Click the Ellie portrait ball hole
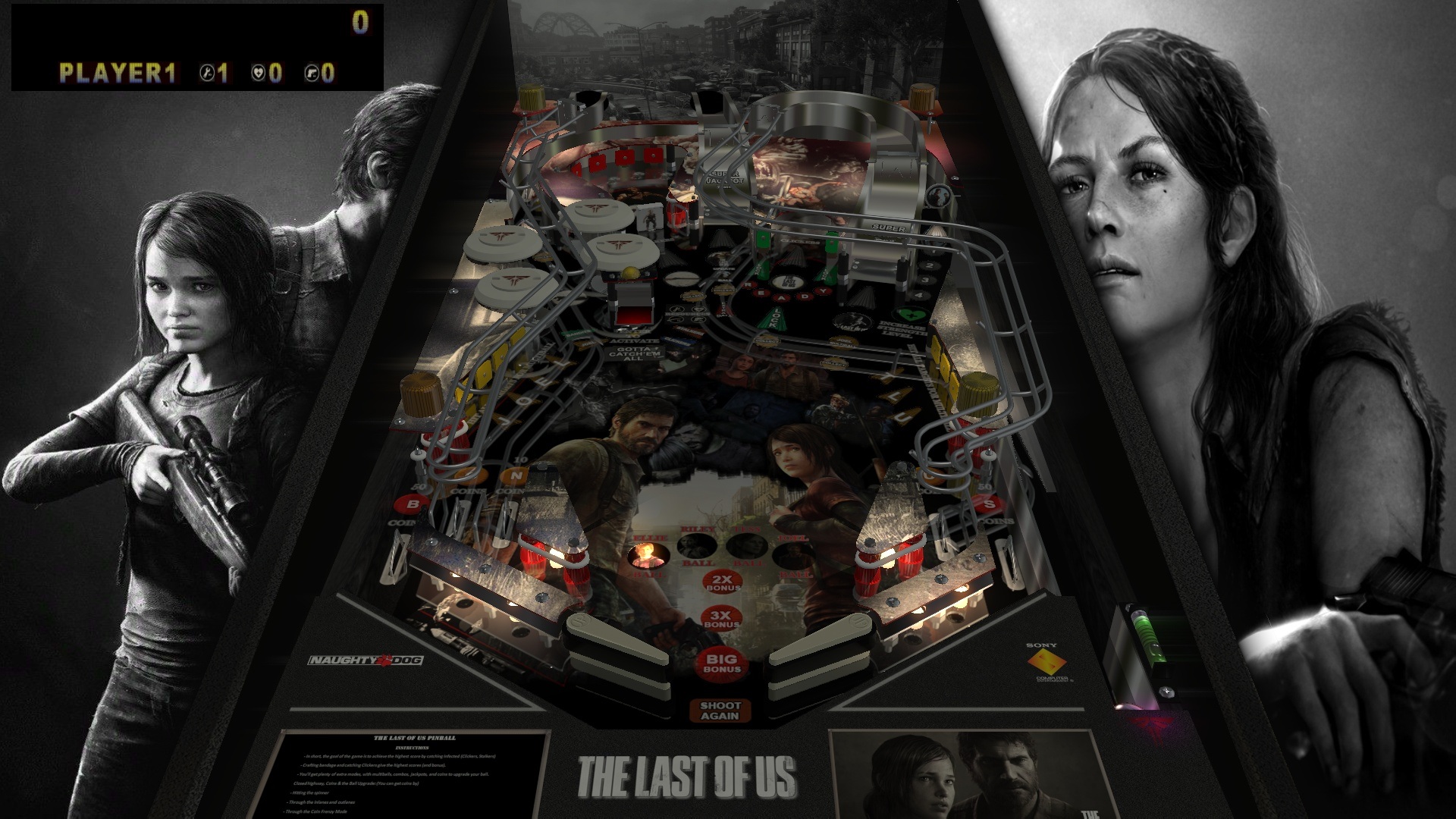Viewport: 1456px width, 819px height. [648, 556]
